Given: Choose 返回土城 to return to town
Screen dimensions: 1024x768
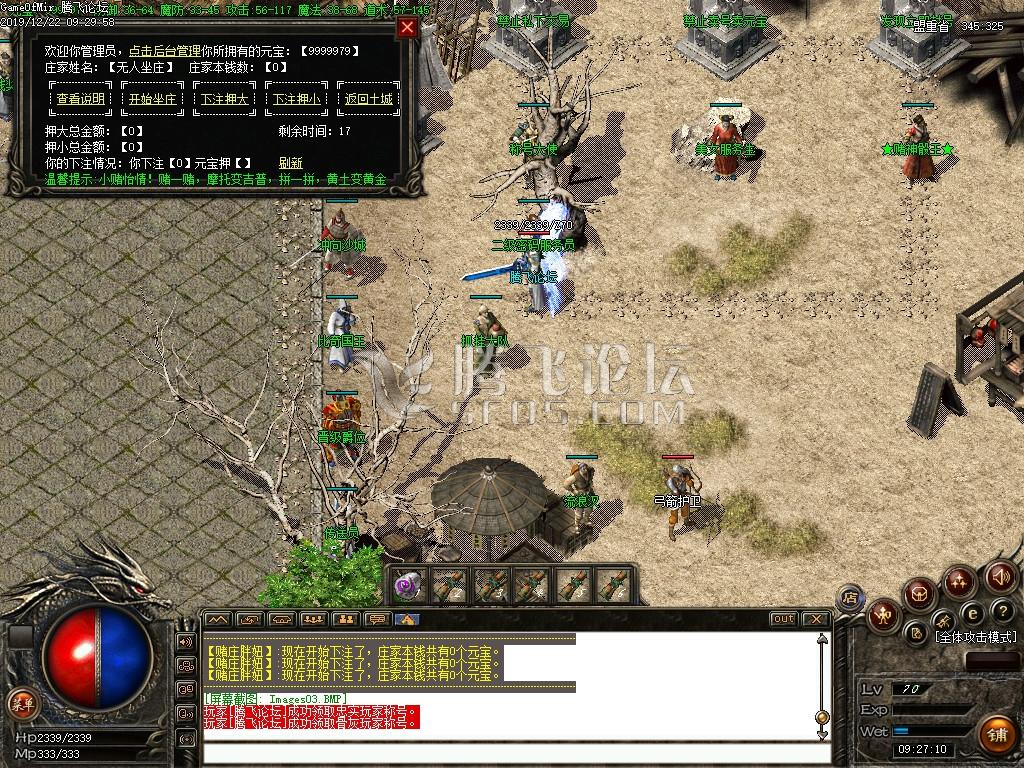Looking at the screenshot, I should (369, 99).
